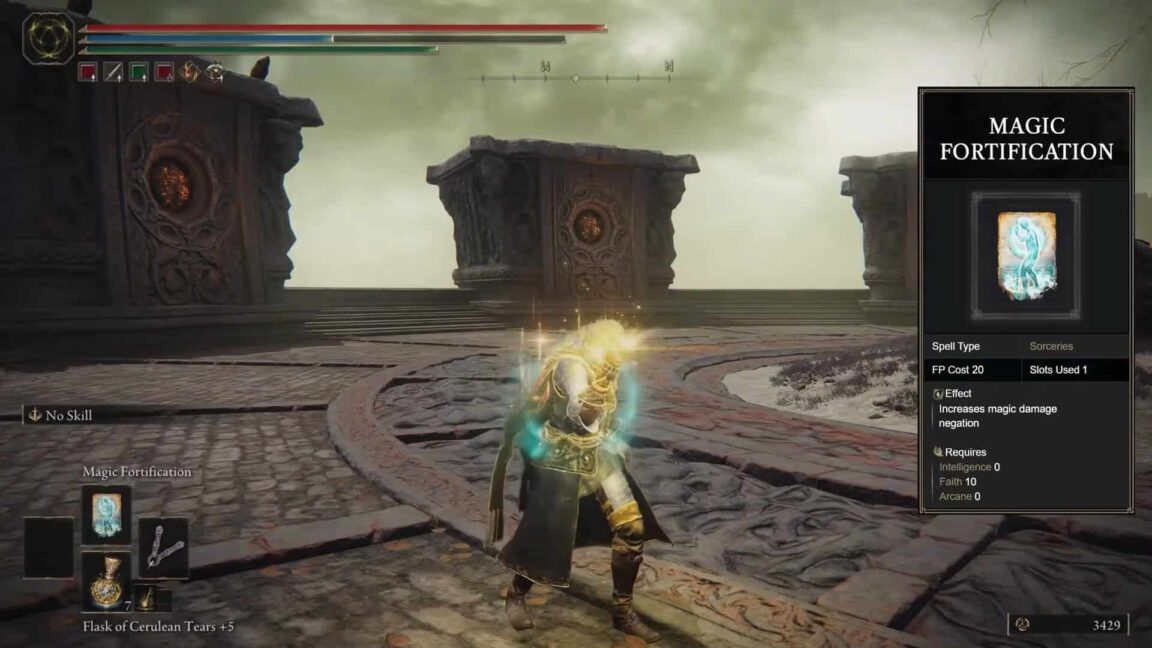Click the compass bar at the top
This screenshot has height=648, width=1152.
pyautogui.click(x=575, y=76)
